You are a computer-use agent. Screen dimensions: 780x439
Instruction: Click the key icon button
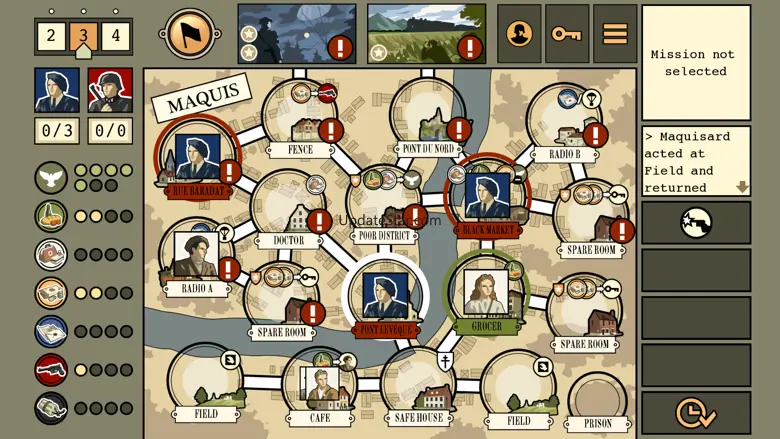click(567, 34)
